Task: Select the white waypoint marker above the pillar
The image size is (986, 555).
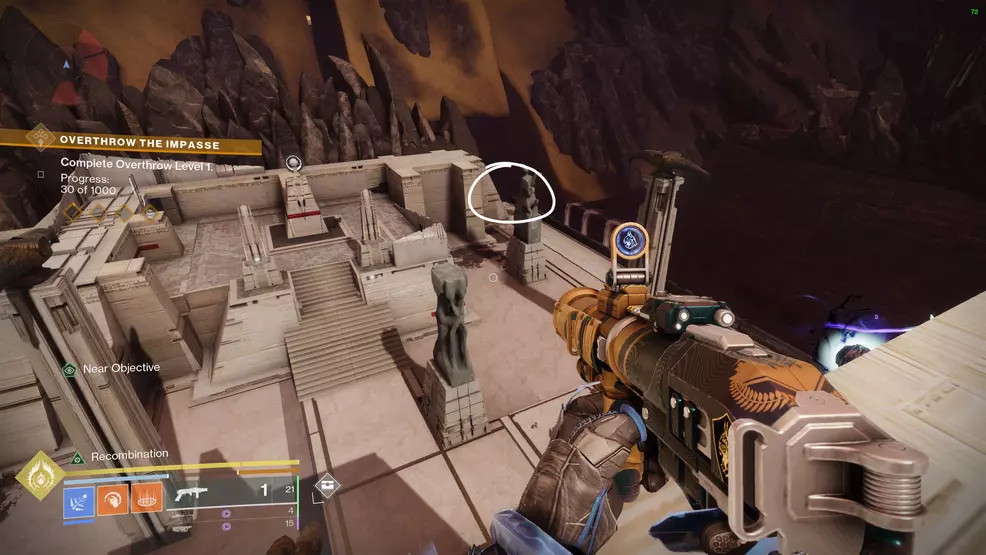Action: 293,162
